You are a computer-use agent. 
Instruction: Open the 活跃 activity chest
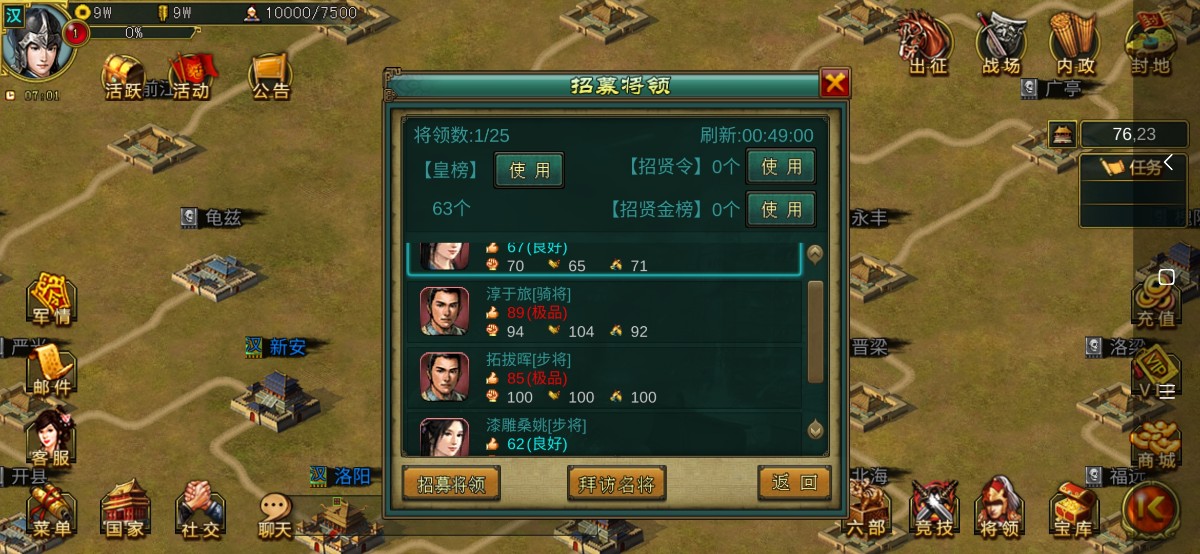click(x=124, y=73)
